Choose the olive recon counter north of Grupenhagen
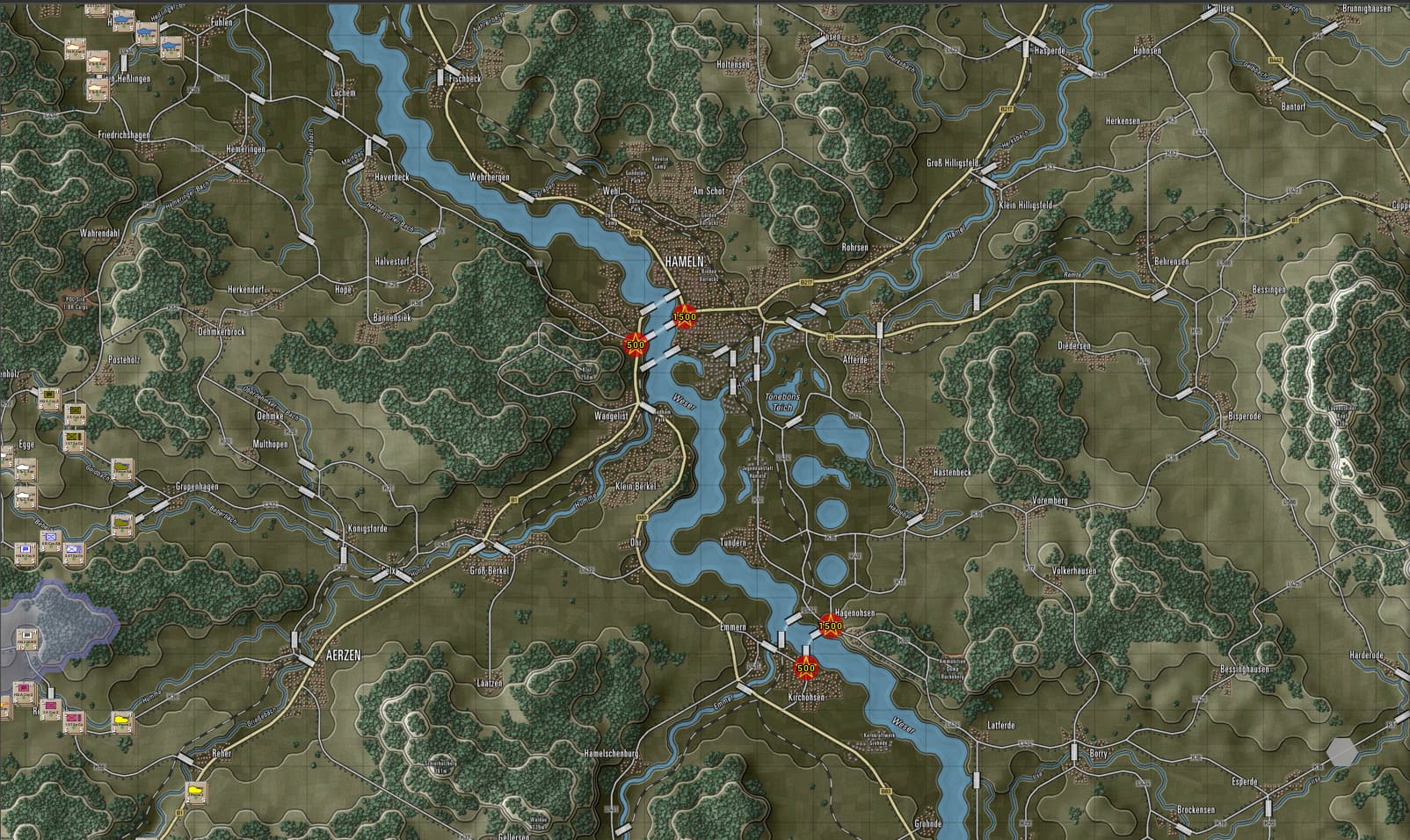Image resolution: width=1410 pixels, height=840 pixels. pyautogui.click(x=122, y=469)
